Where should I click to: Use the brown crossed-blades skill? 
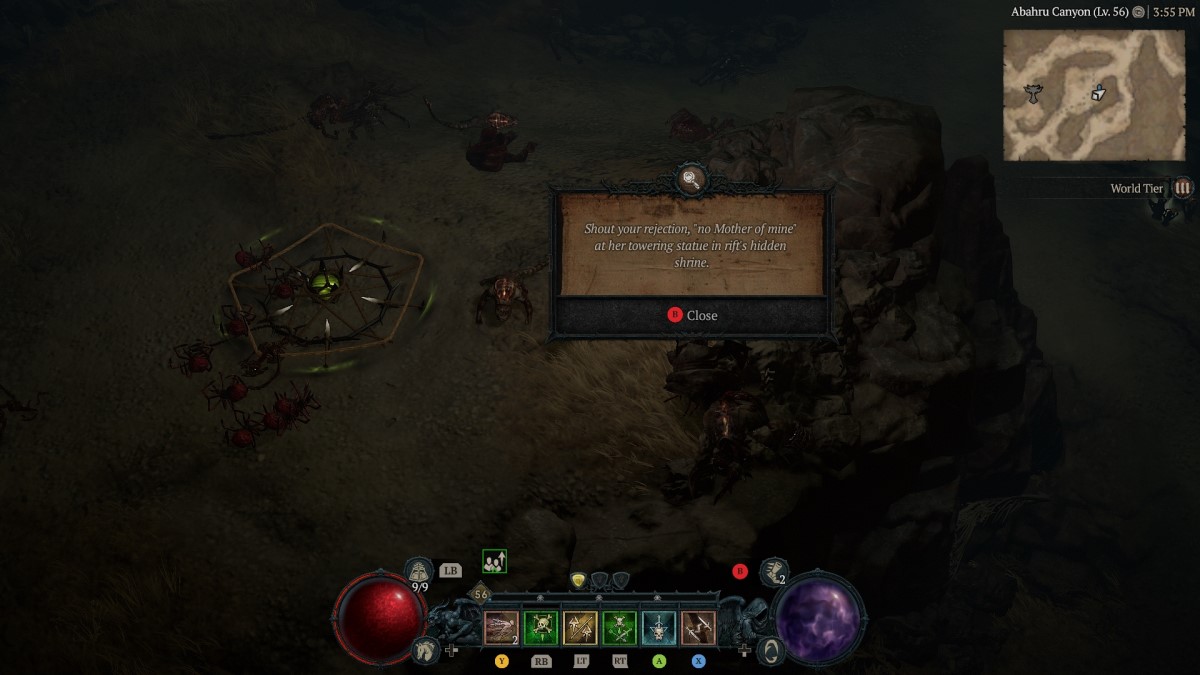tap(698, 628)
